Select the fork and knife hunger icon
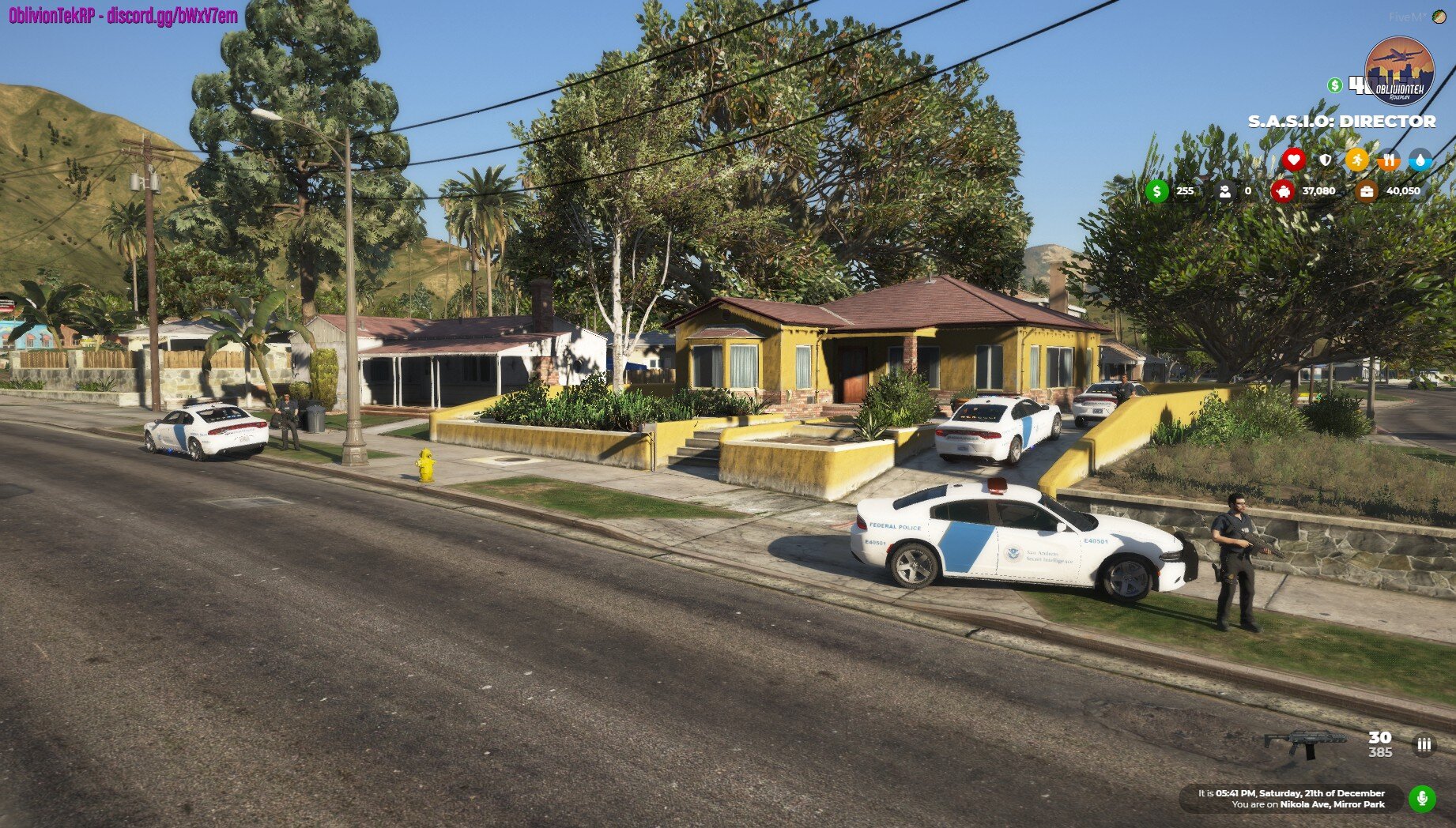This screenshot has height=828, width=1456. [x=1389, y=160]
